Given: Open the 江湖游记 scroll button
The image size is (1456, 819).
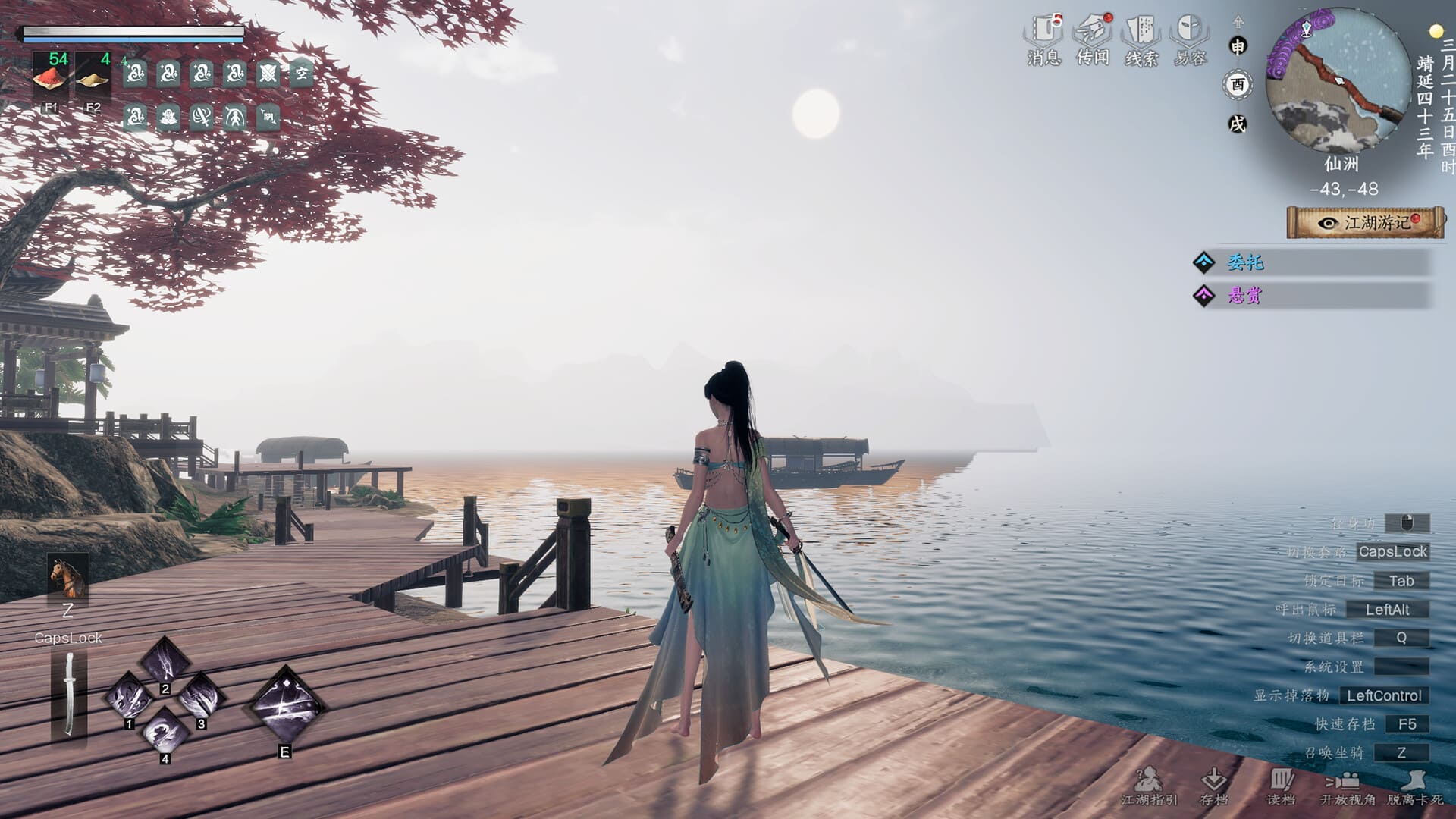Looking at the screenshot, I should [x=1366, y=223].
